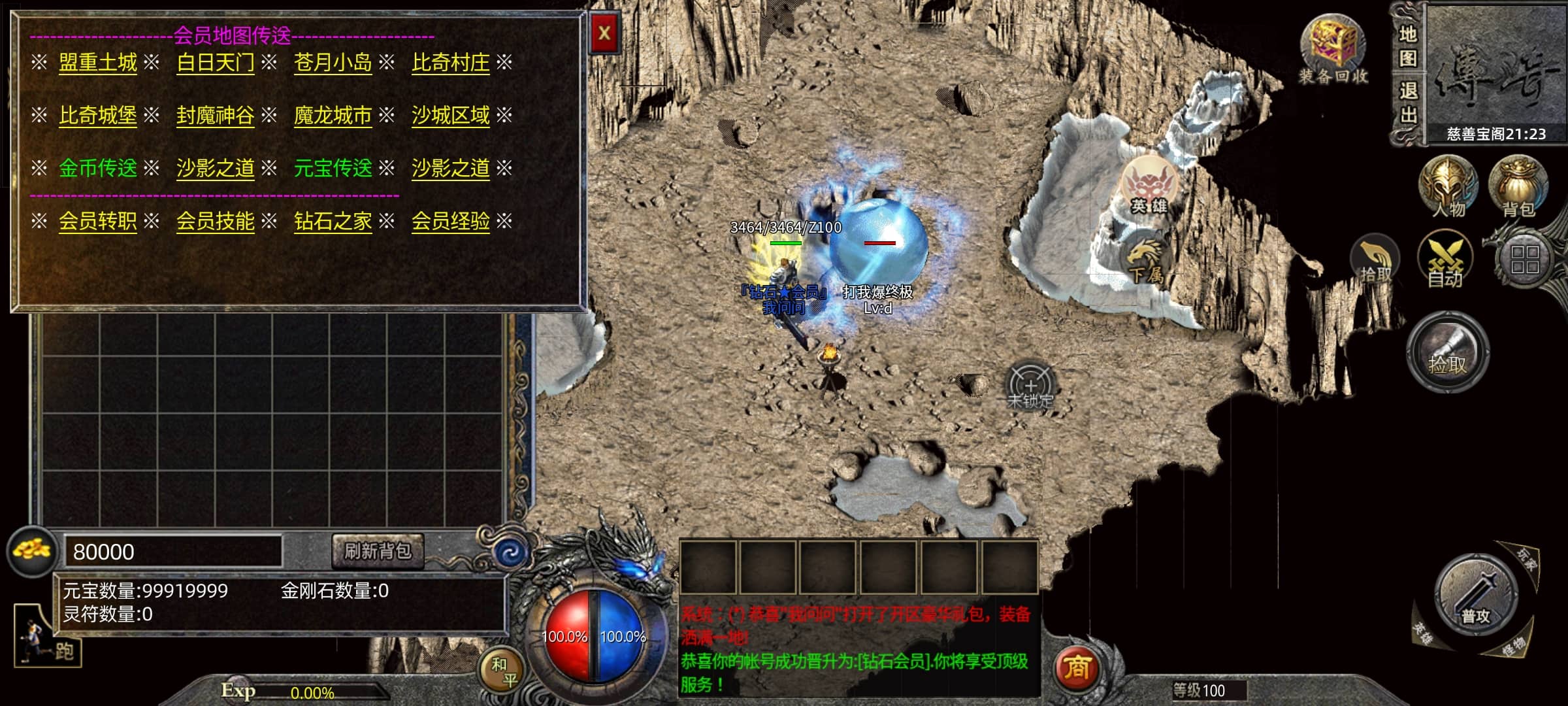The height and width of the screenshot is (706, 1568).
Task: Teleport to 盟重土城
Action: [x=98, y=63]
